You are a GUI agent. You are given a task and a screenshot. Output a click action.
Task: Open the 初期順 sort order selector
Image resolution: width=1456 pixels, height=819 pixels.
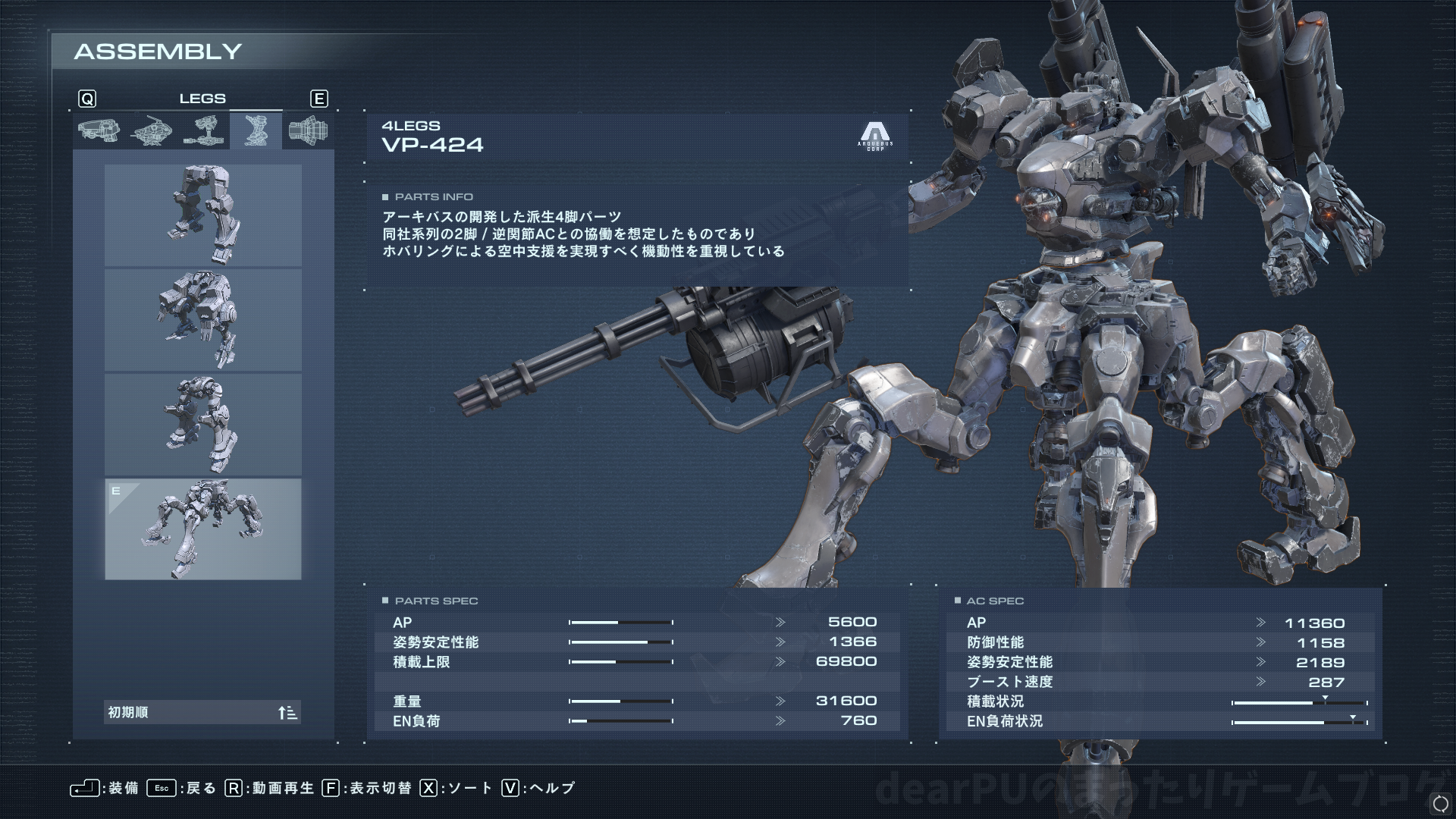[x=202, y=712]
